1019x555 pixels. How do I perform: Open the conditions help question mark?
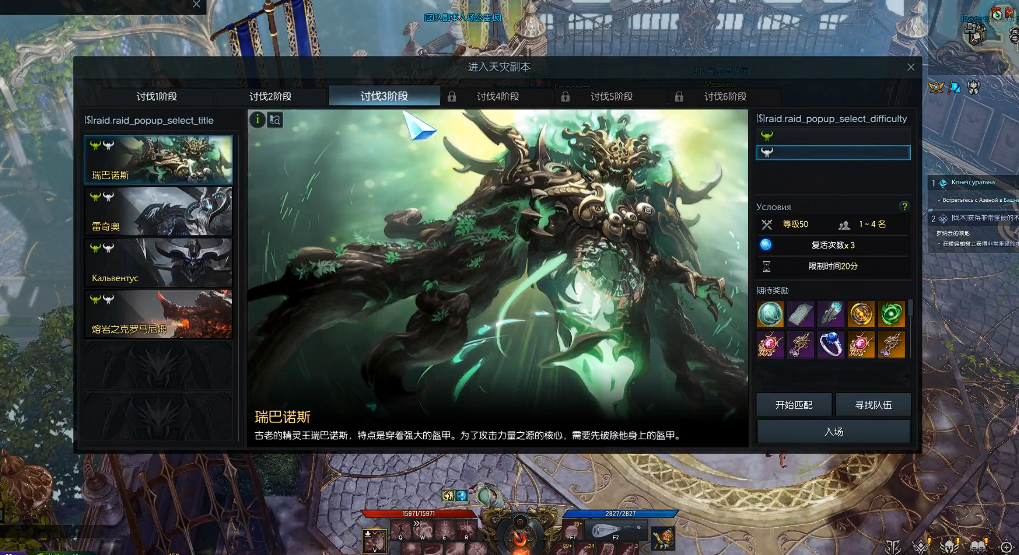tap(904, 207)
